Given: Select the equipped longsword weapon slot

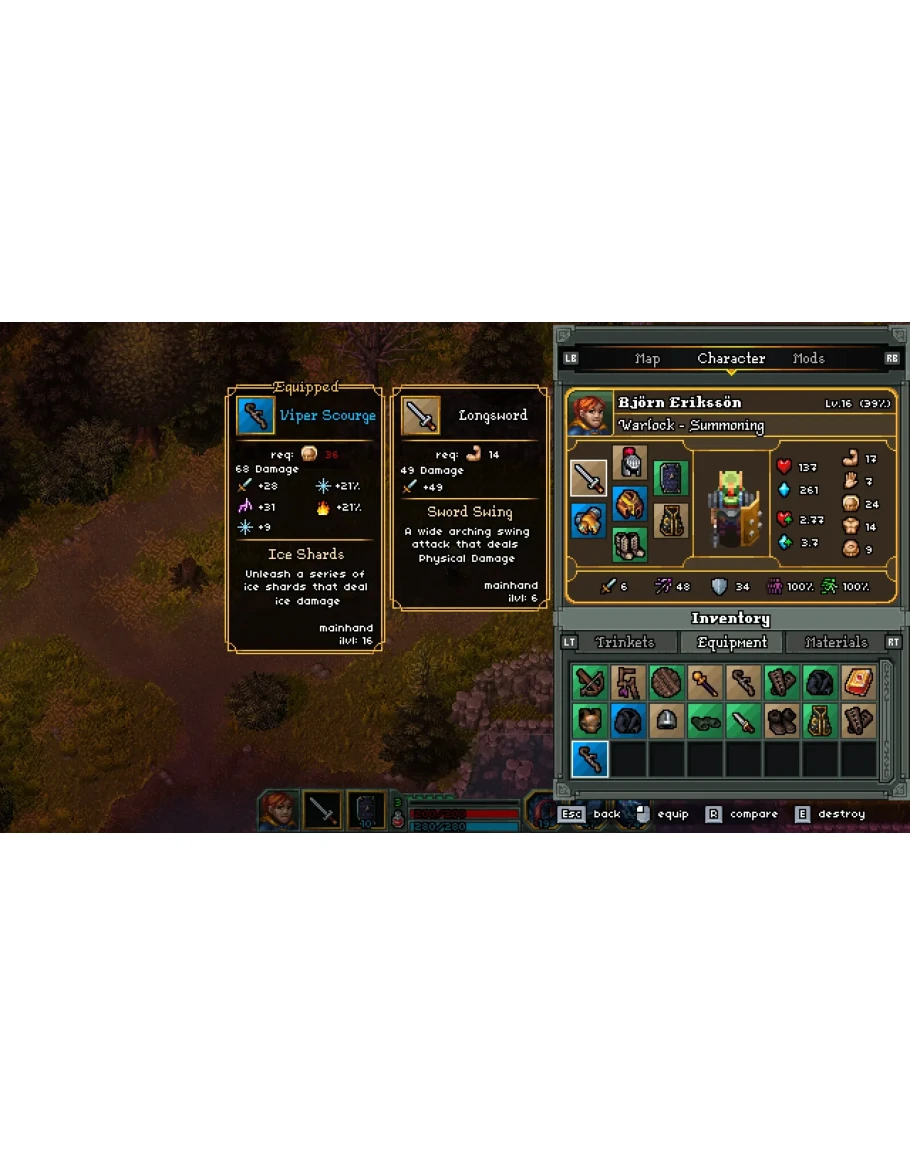Looking at the screenshot, I should 588,479.
